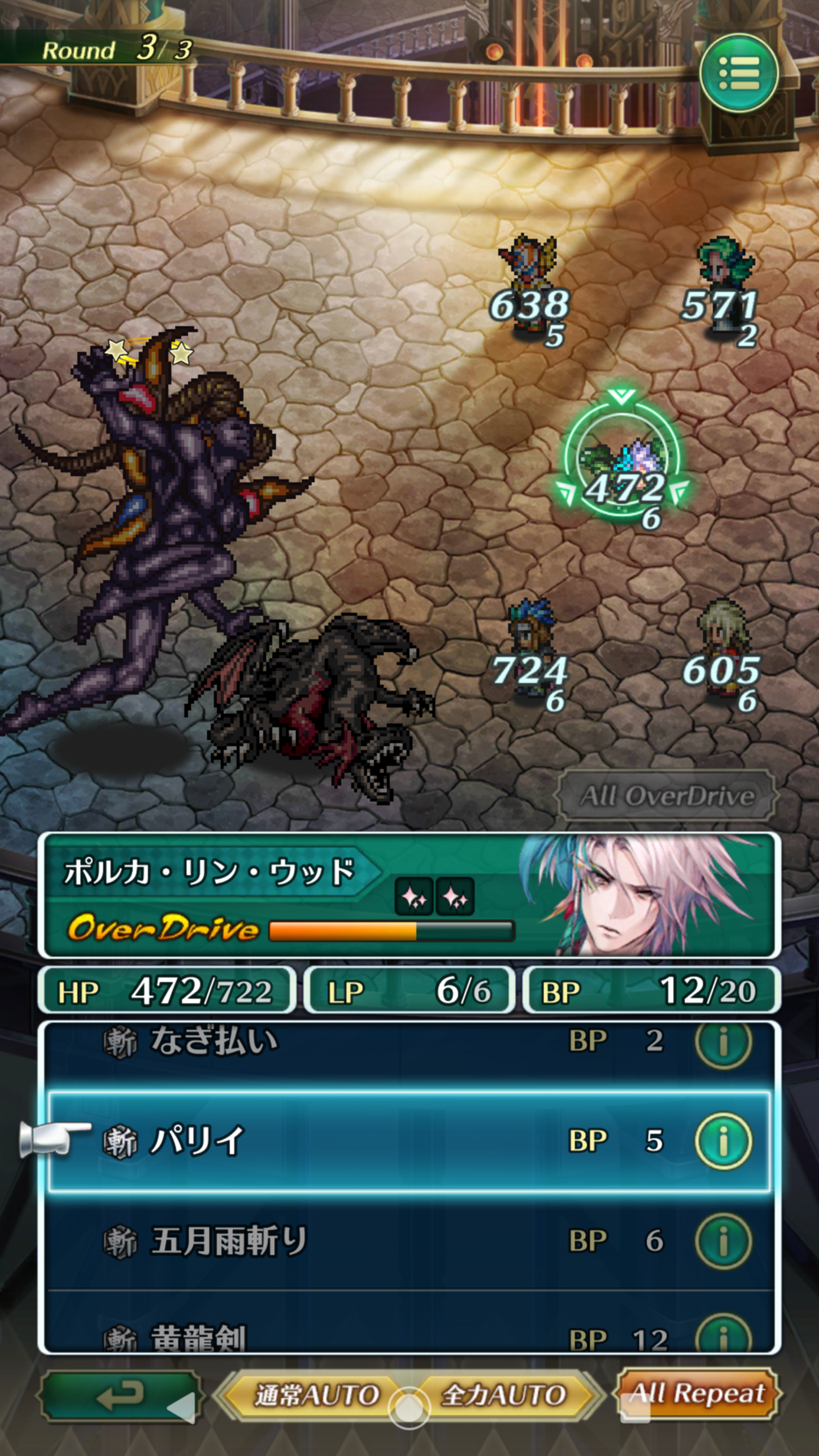Tap the All Repeat button
819x1456 pixels.
[697, 1394]
